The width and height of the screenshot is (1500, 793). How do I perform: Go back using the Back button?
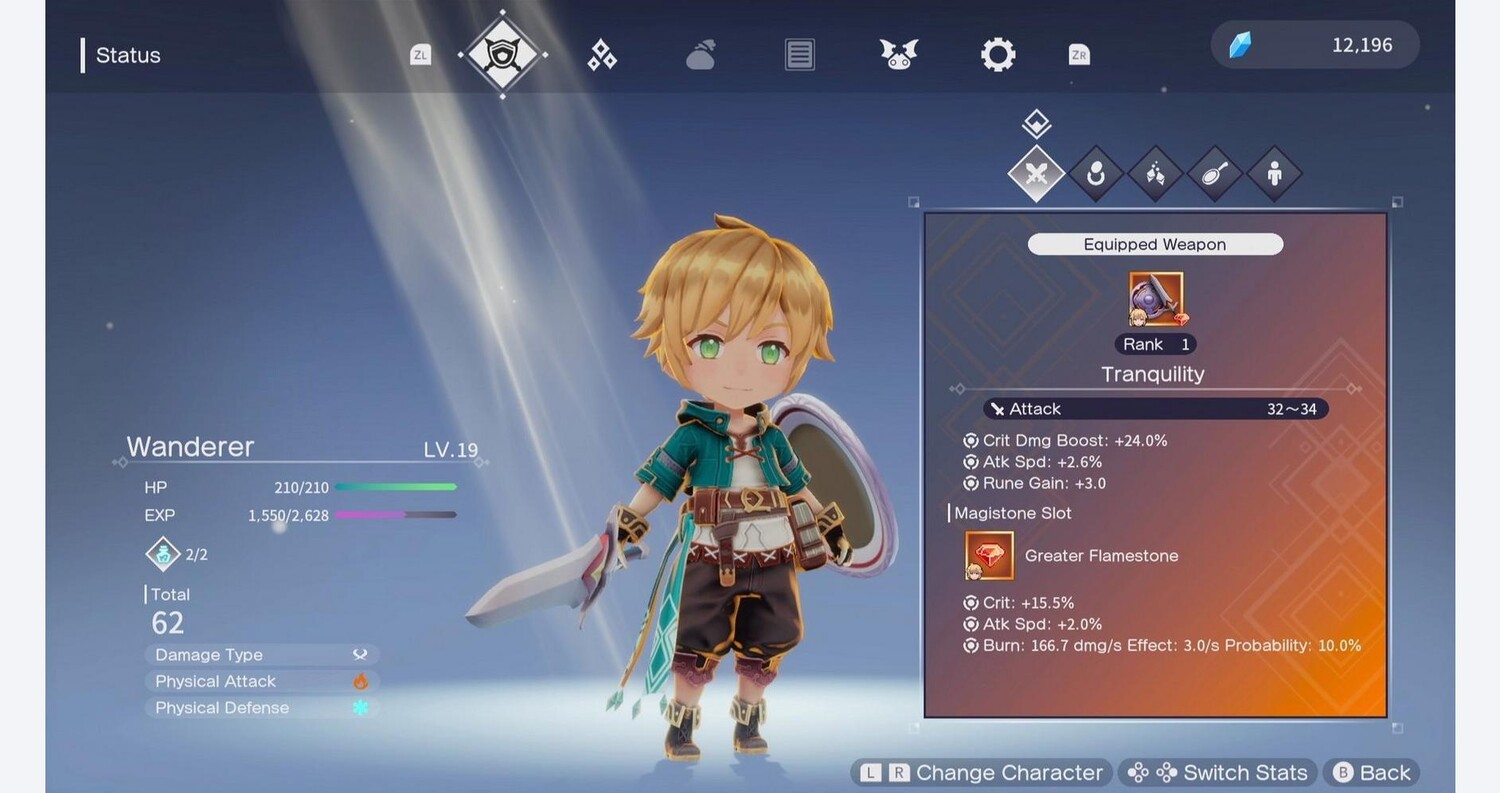(1372, 773)
